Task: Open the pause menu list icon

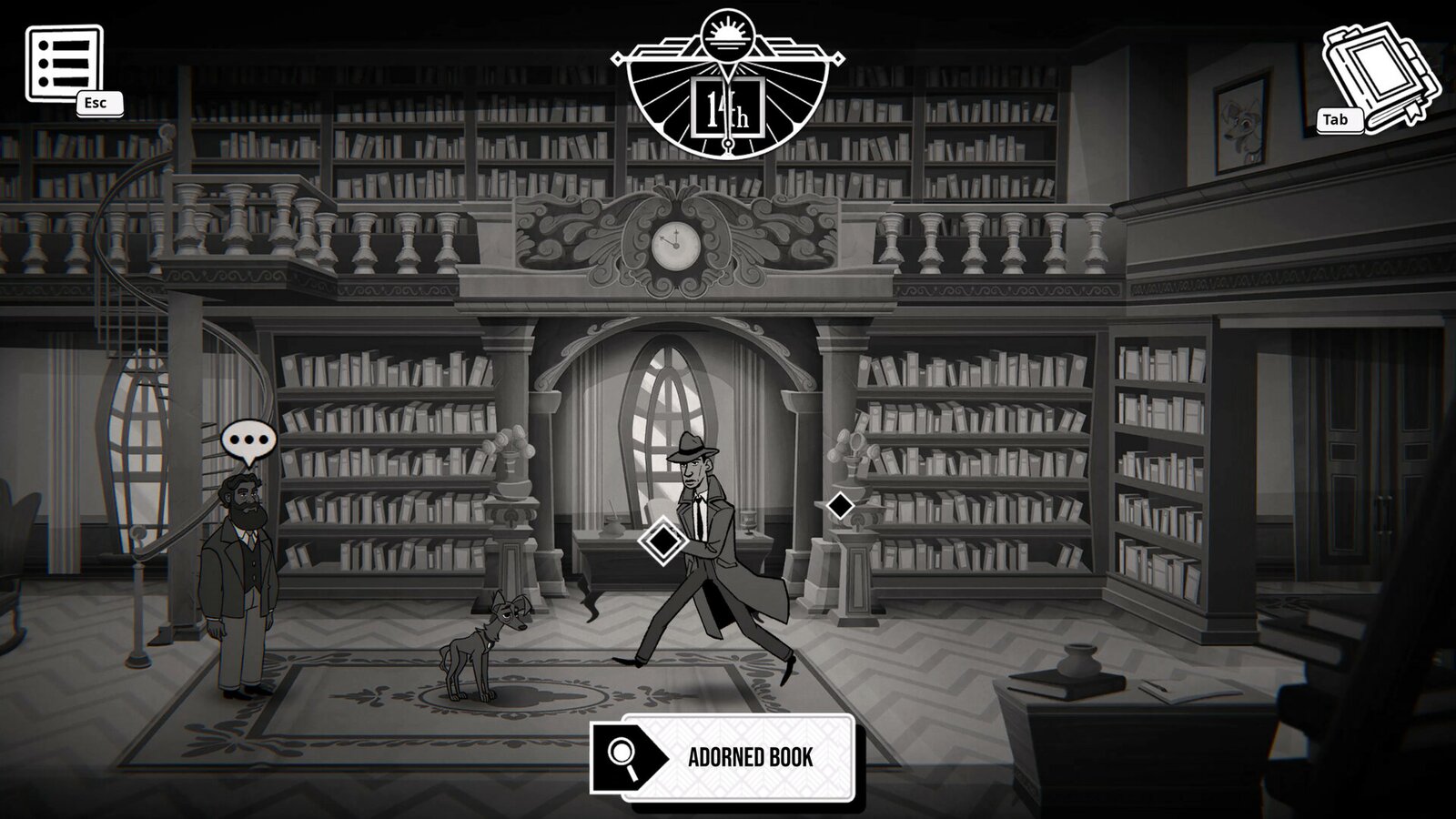Action: tap(64, 59)
